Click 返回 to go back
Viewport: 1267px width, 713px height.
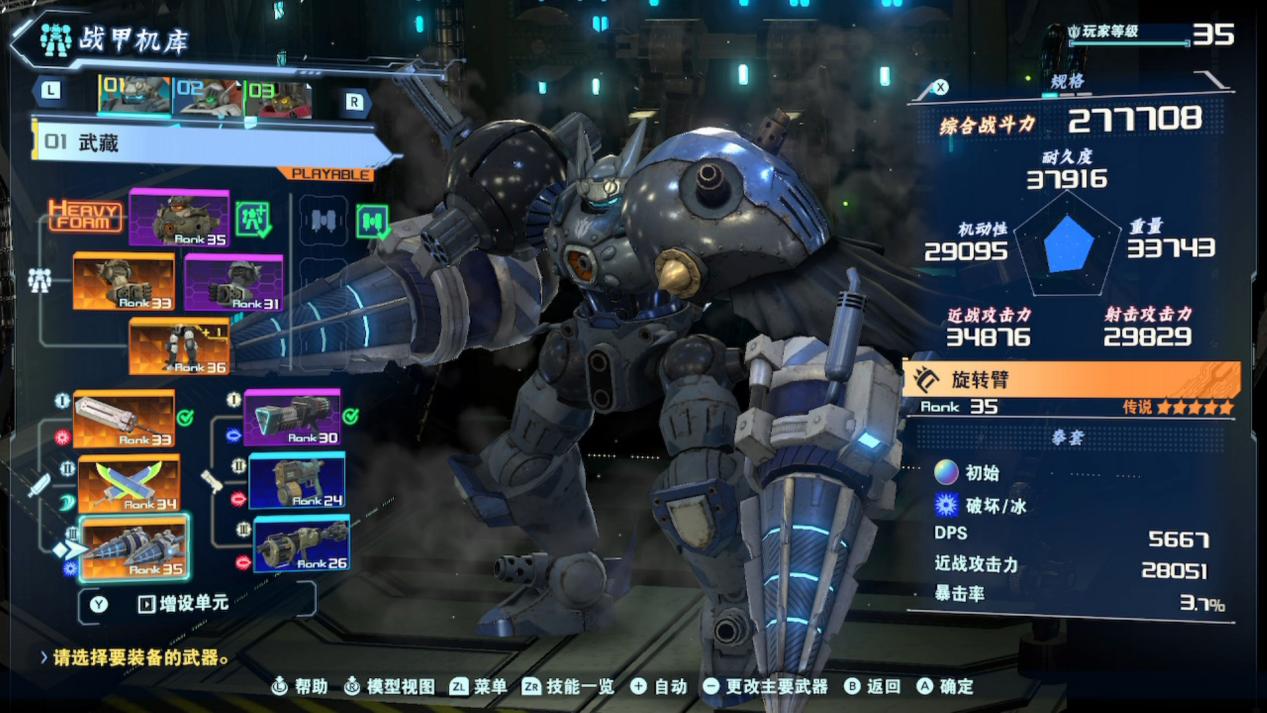(x=873, y=686)
